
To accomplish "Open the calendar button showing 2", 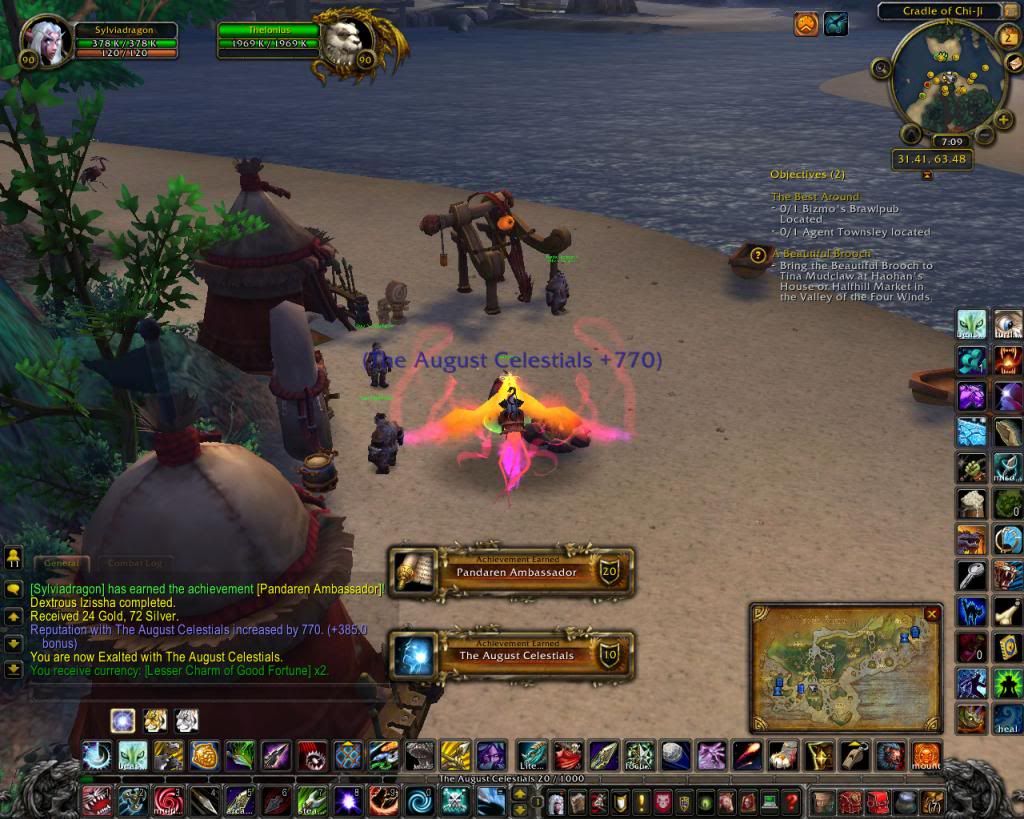I will [1008, 37].
